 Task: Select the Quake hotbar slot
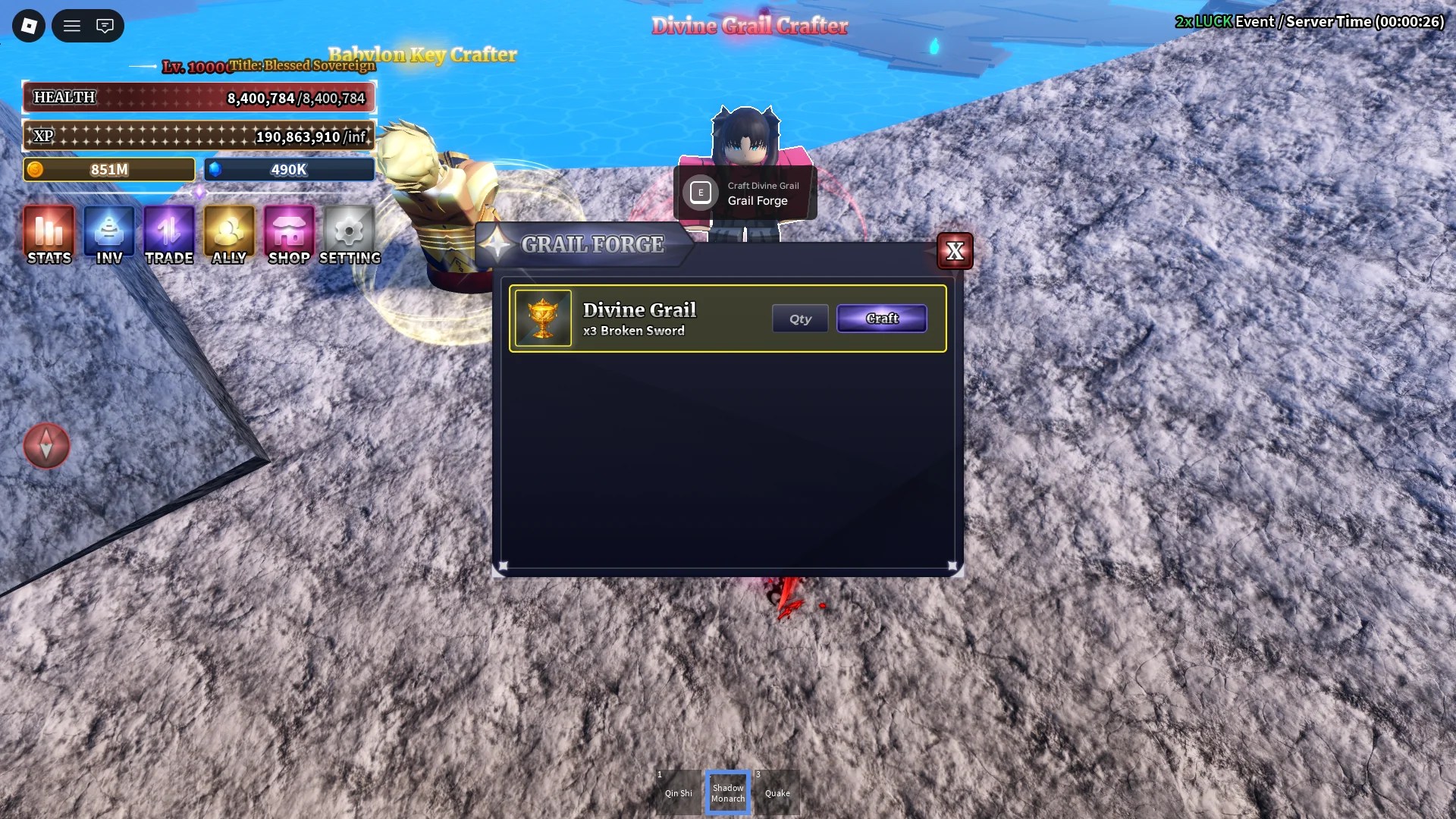click(x=777, y=791)
